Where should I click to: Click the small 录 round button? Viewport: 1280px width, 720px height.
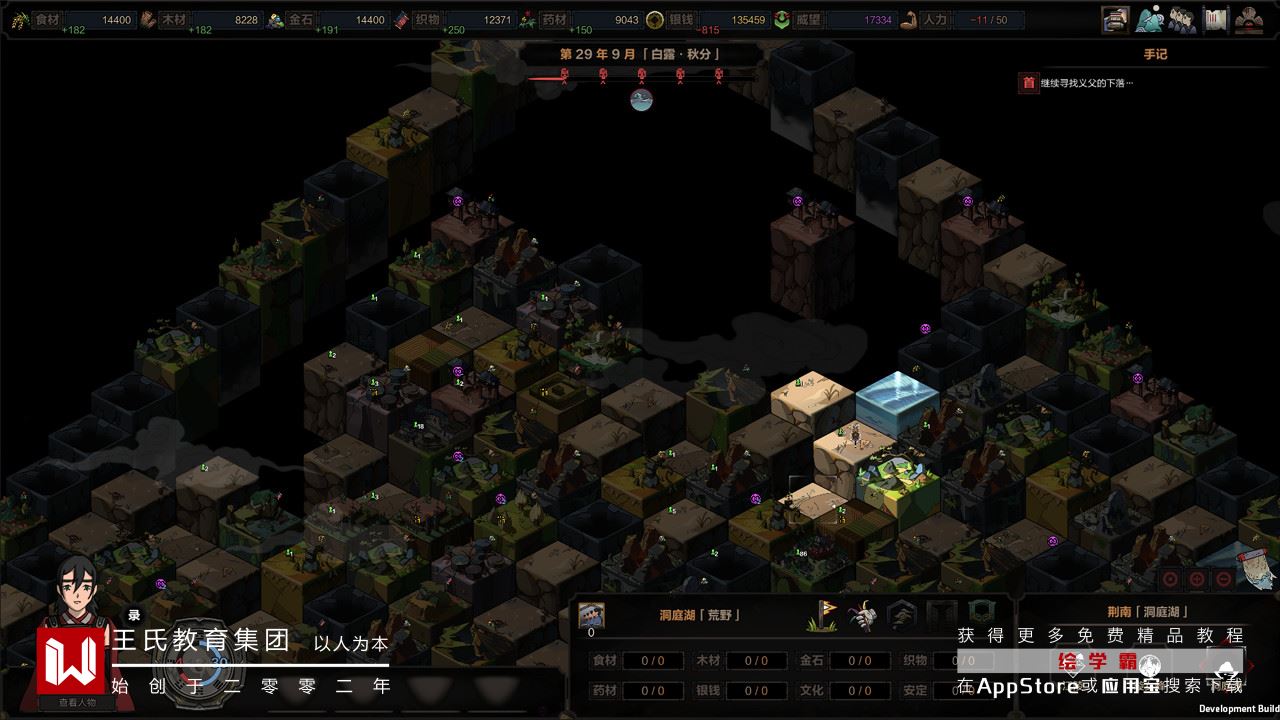[x=134, y=615]
